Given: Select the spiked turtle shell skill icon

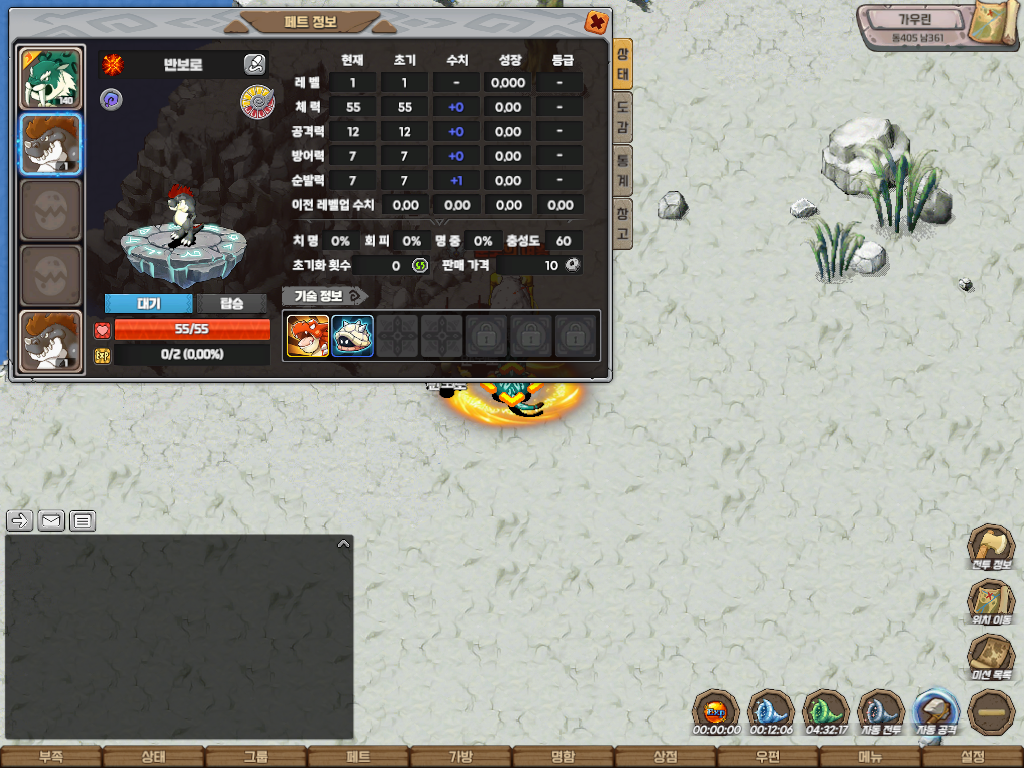Looking at the screenshot, I should click(x=352, y=336).
